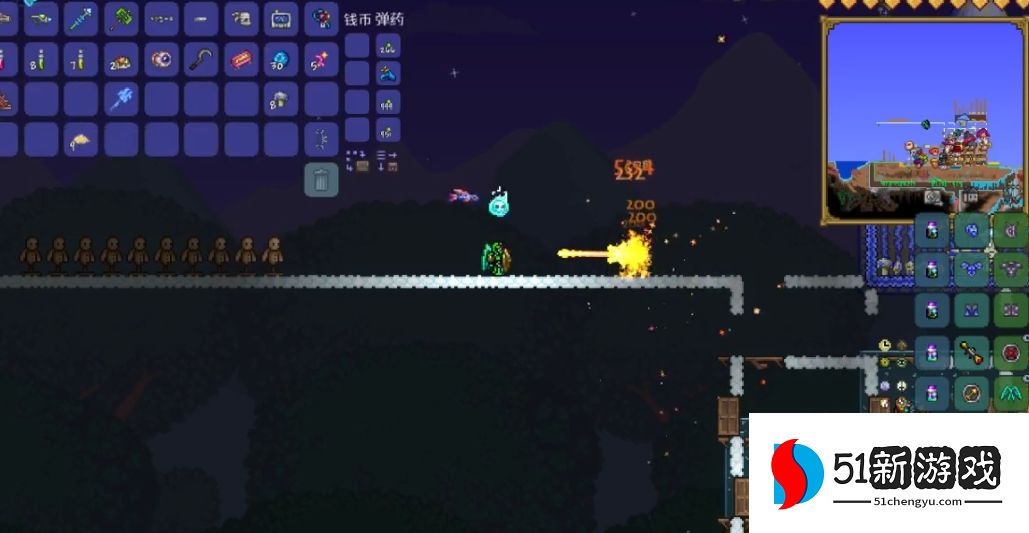Select the green hammer in the inventory

(x=121, y=18)
